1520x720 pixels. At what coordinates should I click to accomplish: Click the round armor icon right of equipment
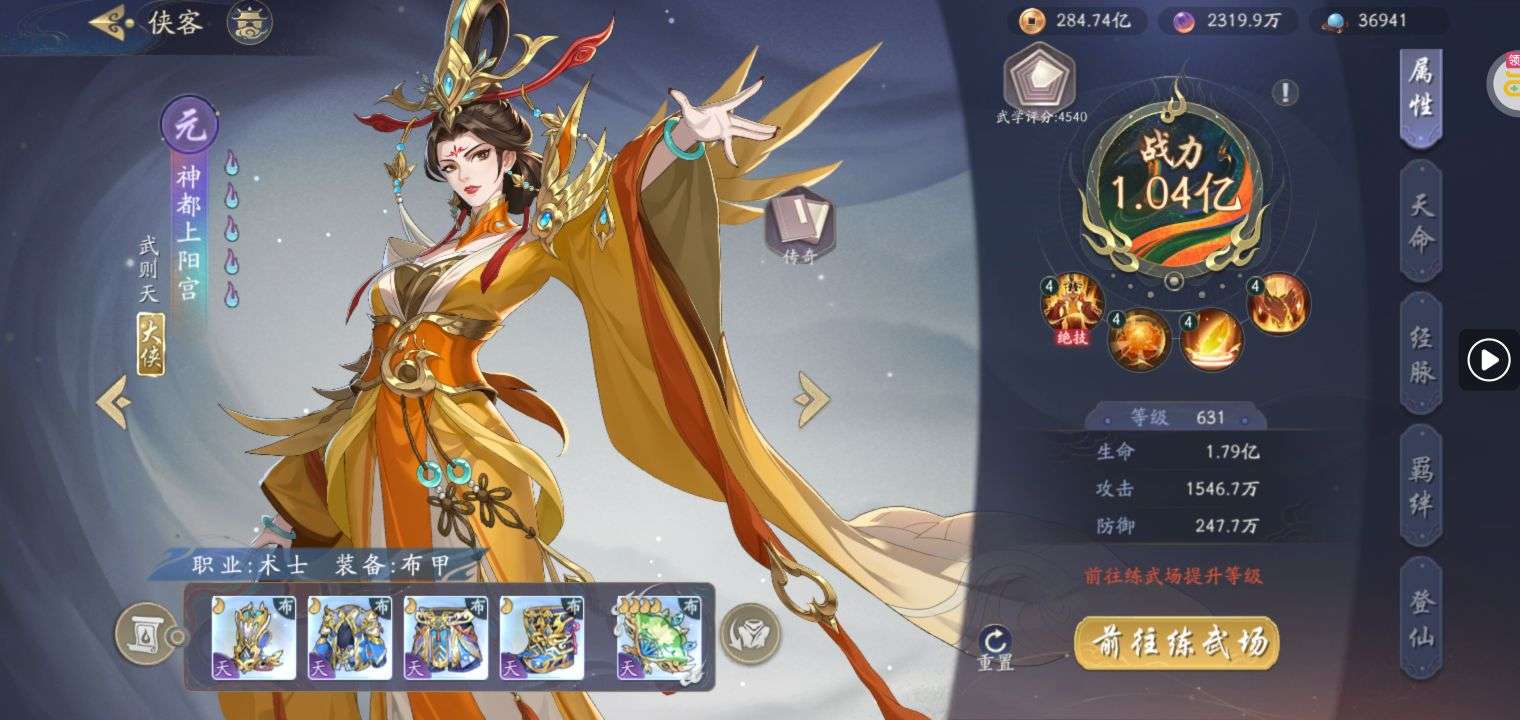(750, 634)
